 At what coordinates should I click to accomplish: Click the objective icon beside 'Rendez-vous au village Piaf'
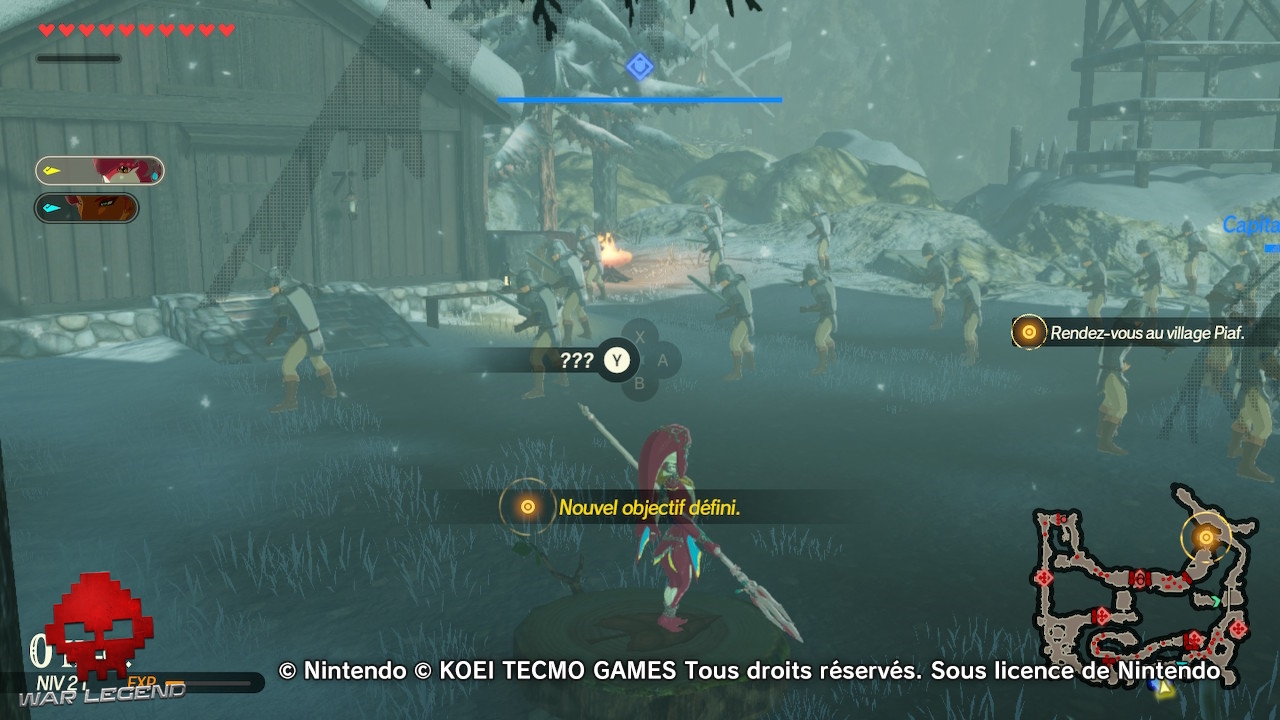pos(1027,330)
